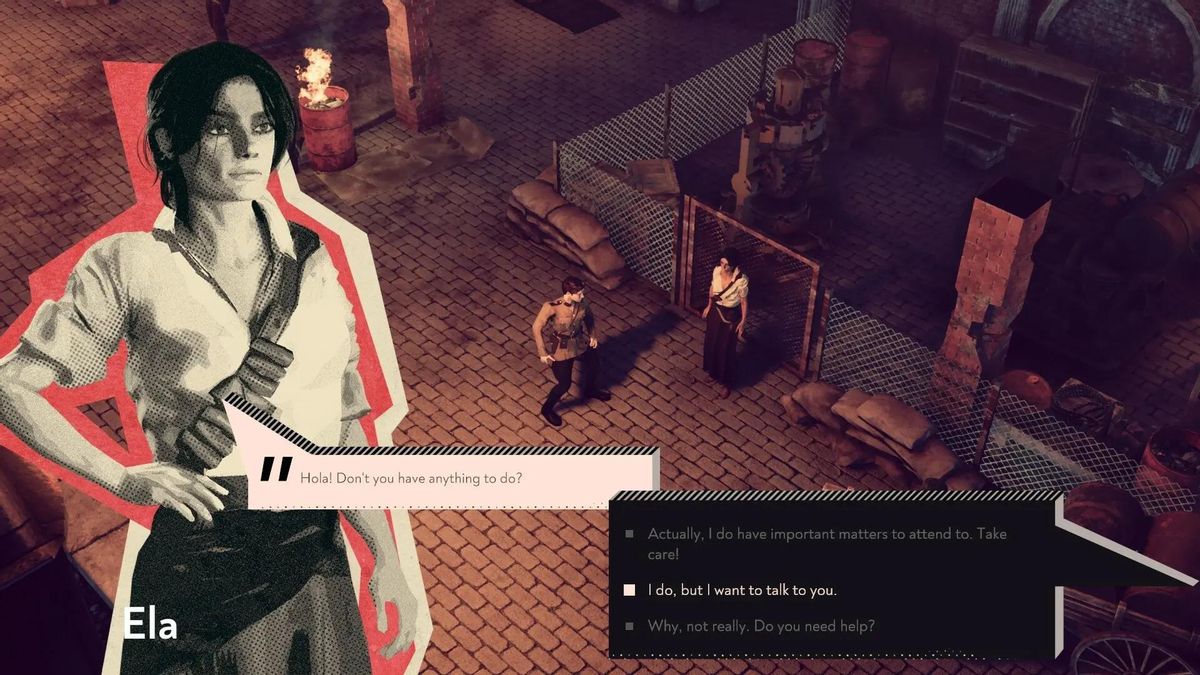Screen dimensions: 1200x675
Task: Choose "Actually, I do have important matters" reply
Action: [826, 543]
